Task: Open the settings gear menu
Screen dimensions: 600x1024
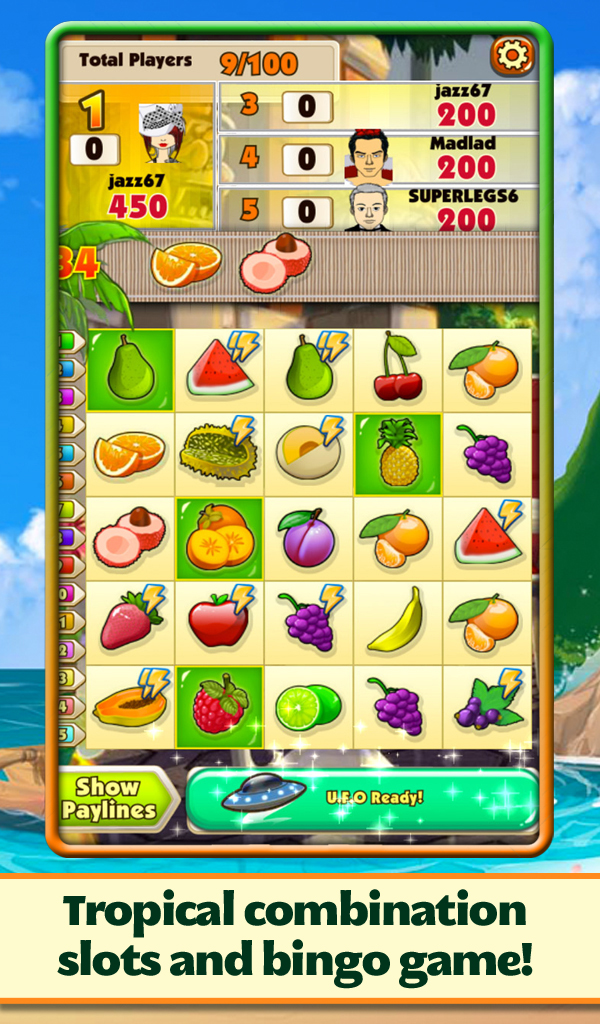Action: pos(511,56)
